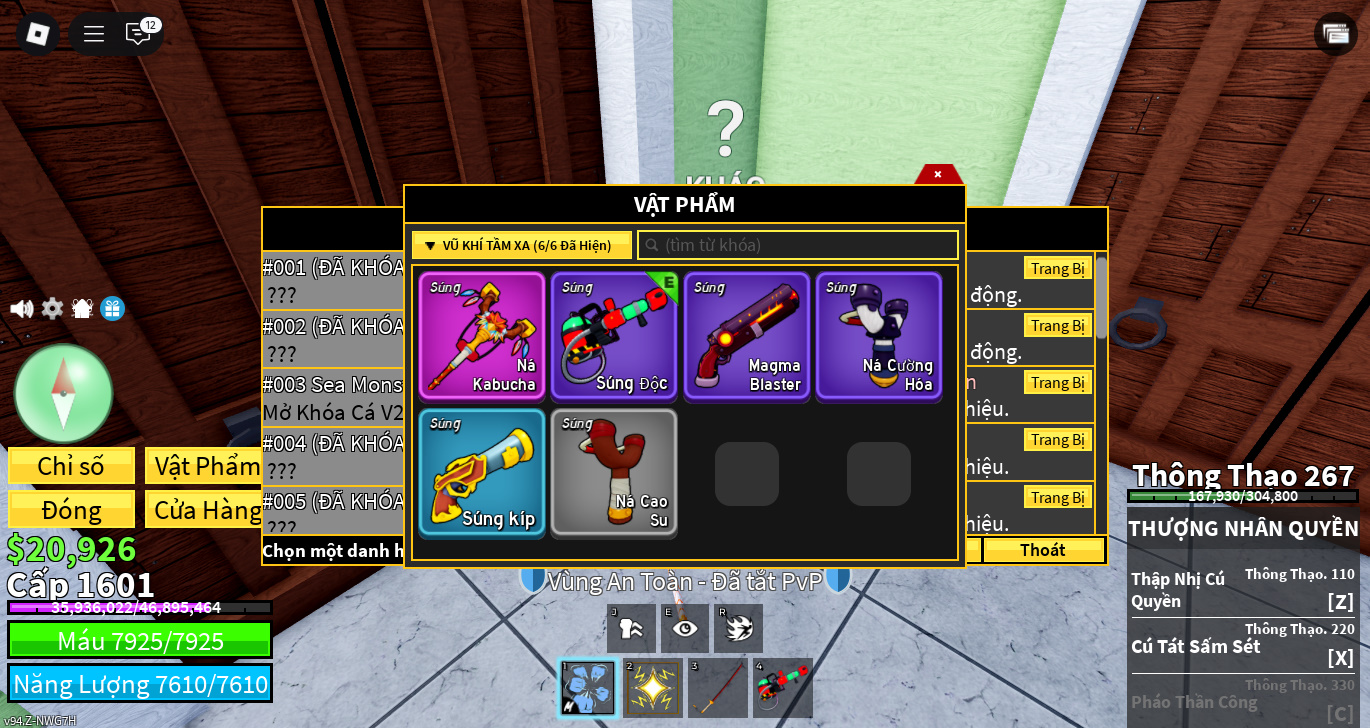This screenshot has width=1370, height=728.
Task: Open the Vũ Khí Tầm Xa category dropdown
Action: click(521, 245)
